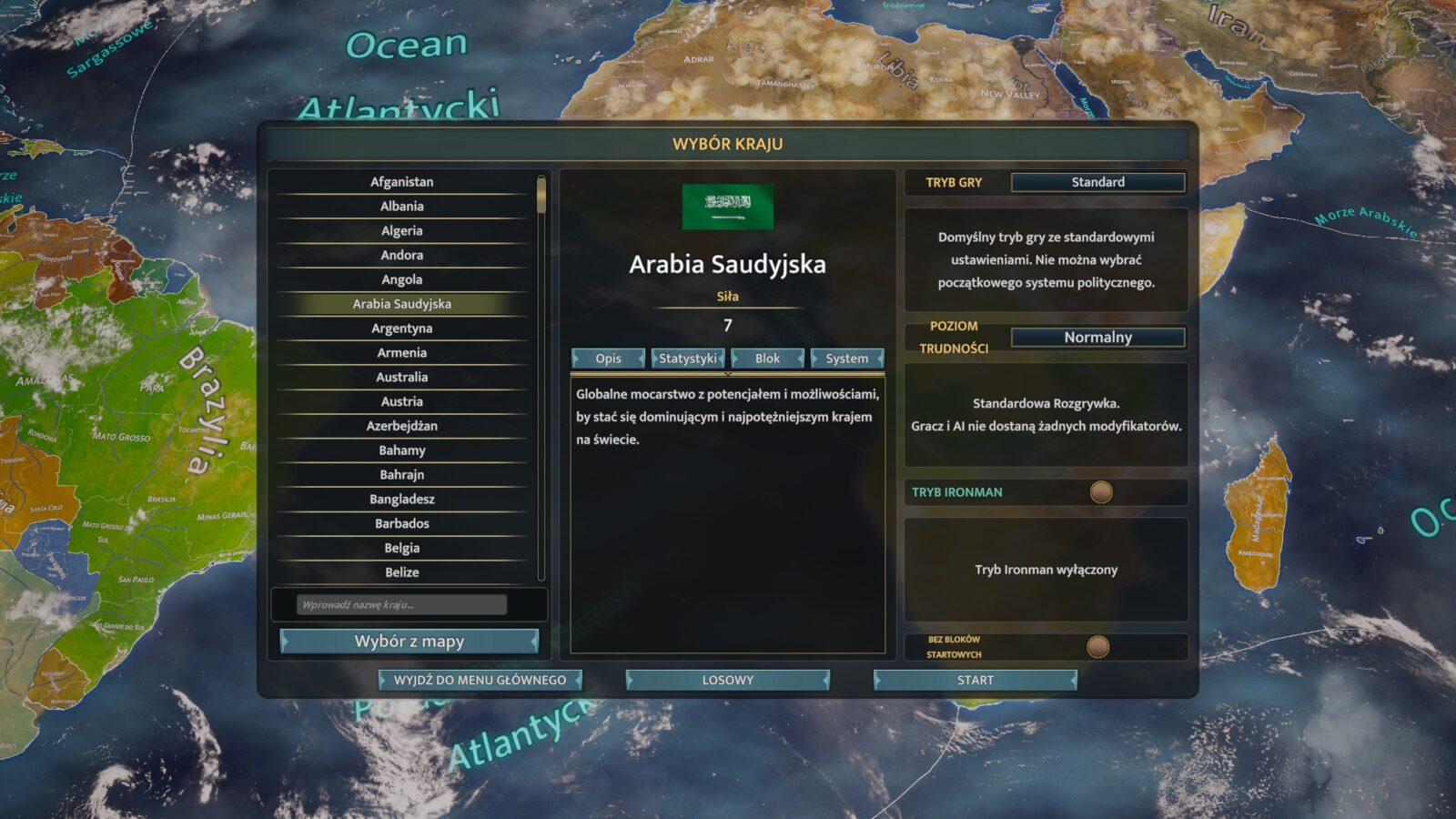Switch to the System tab

[846, 359]
